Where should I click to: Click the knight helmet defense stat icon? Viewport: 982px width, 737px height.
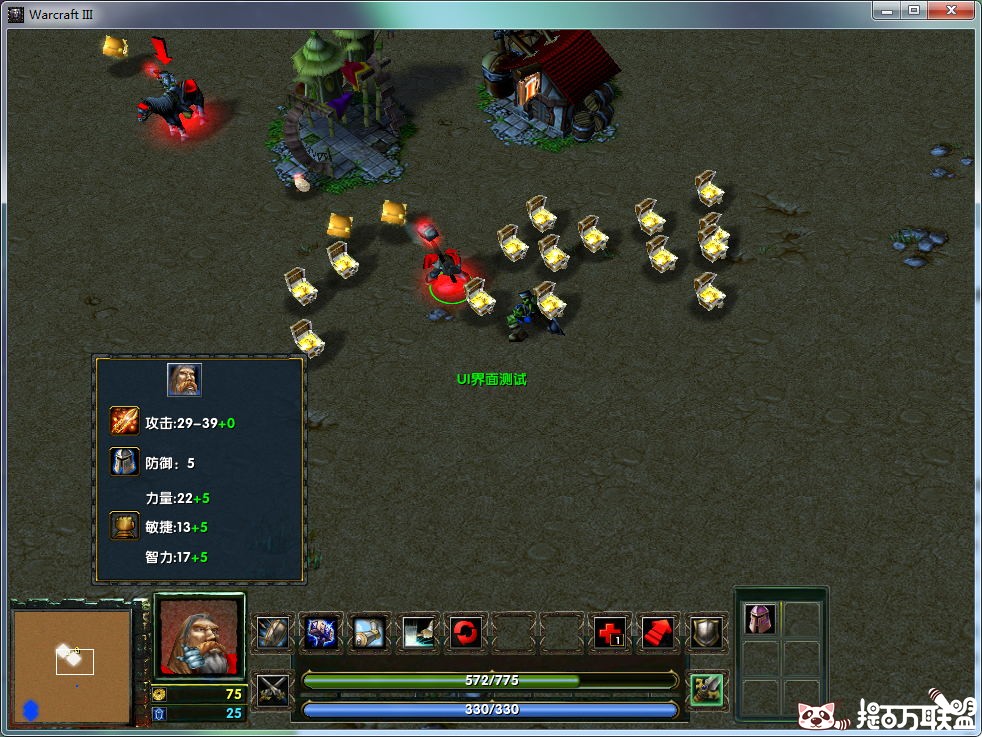coord(125,462)
